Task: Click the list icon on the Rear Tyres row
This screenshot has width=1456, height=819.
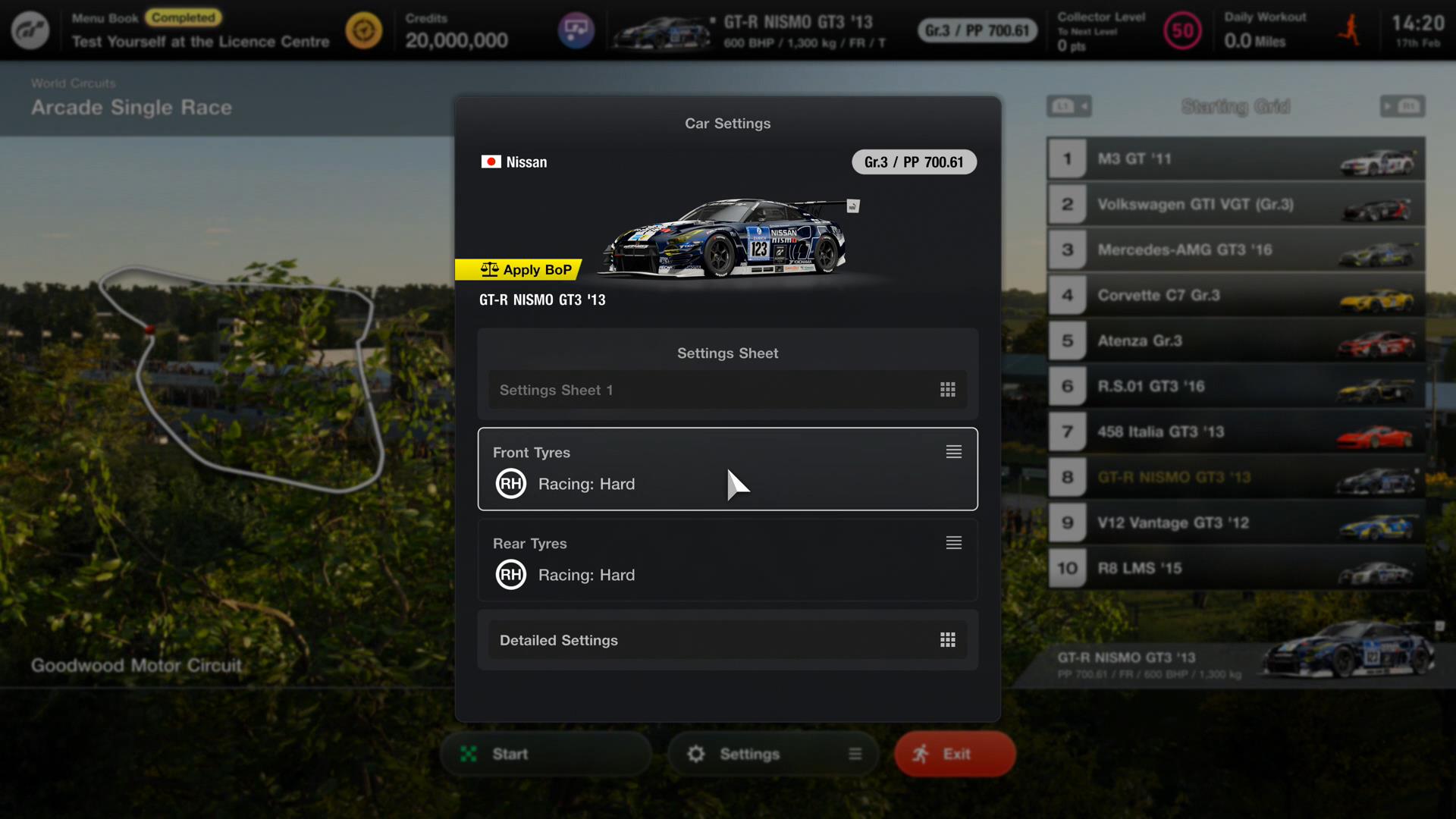Action: 953,543
